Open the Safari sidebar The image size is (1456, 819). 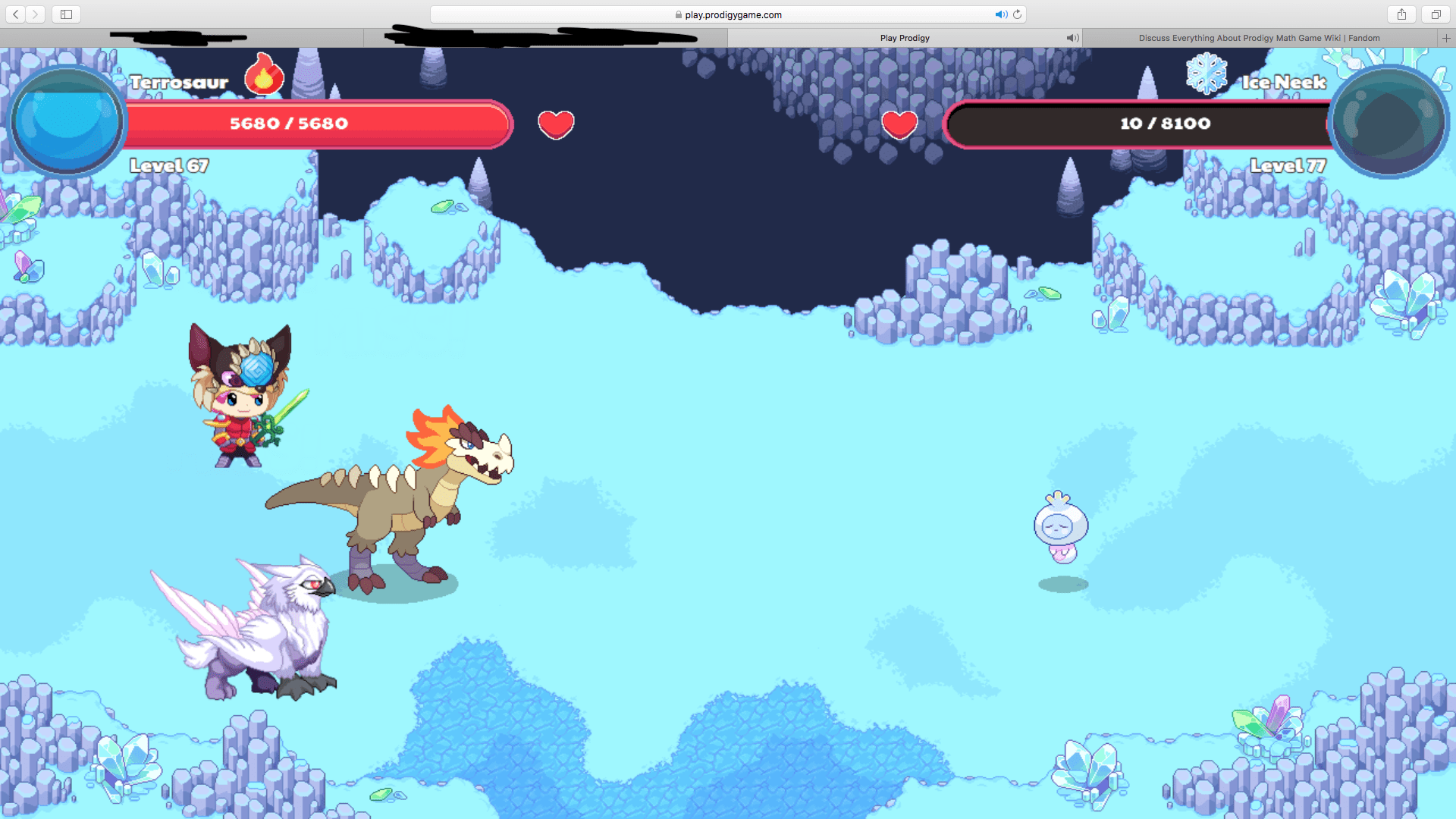(66, 14)
